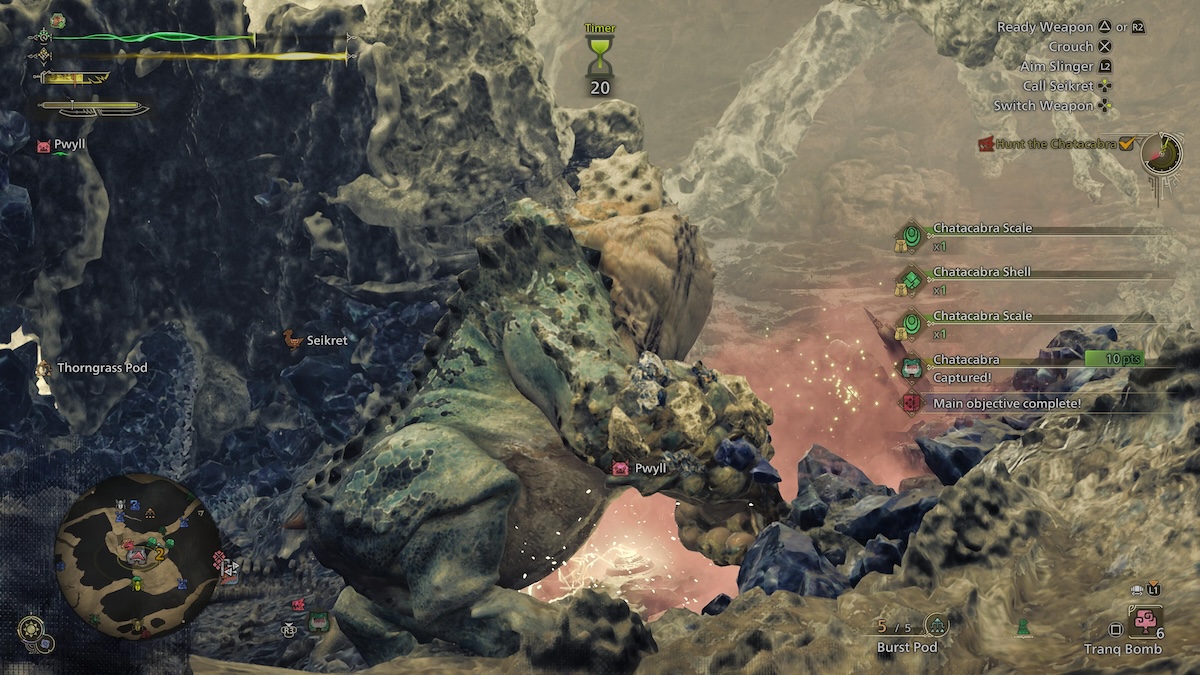
Task: Select the Tranq Bomb item slot
Action: 1143,623
